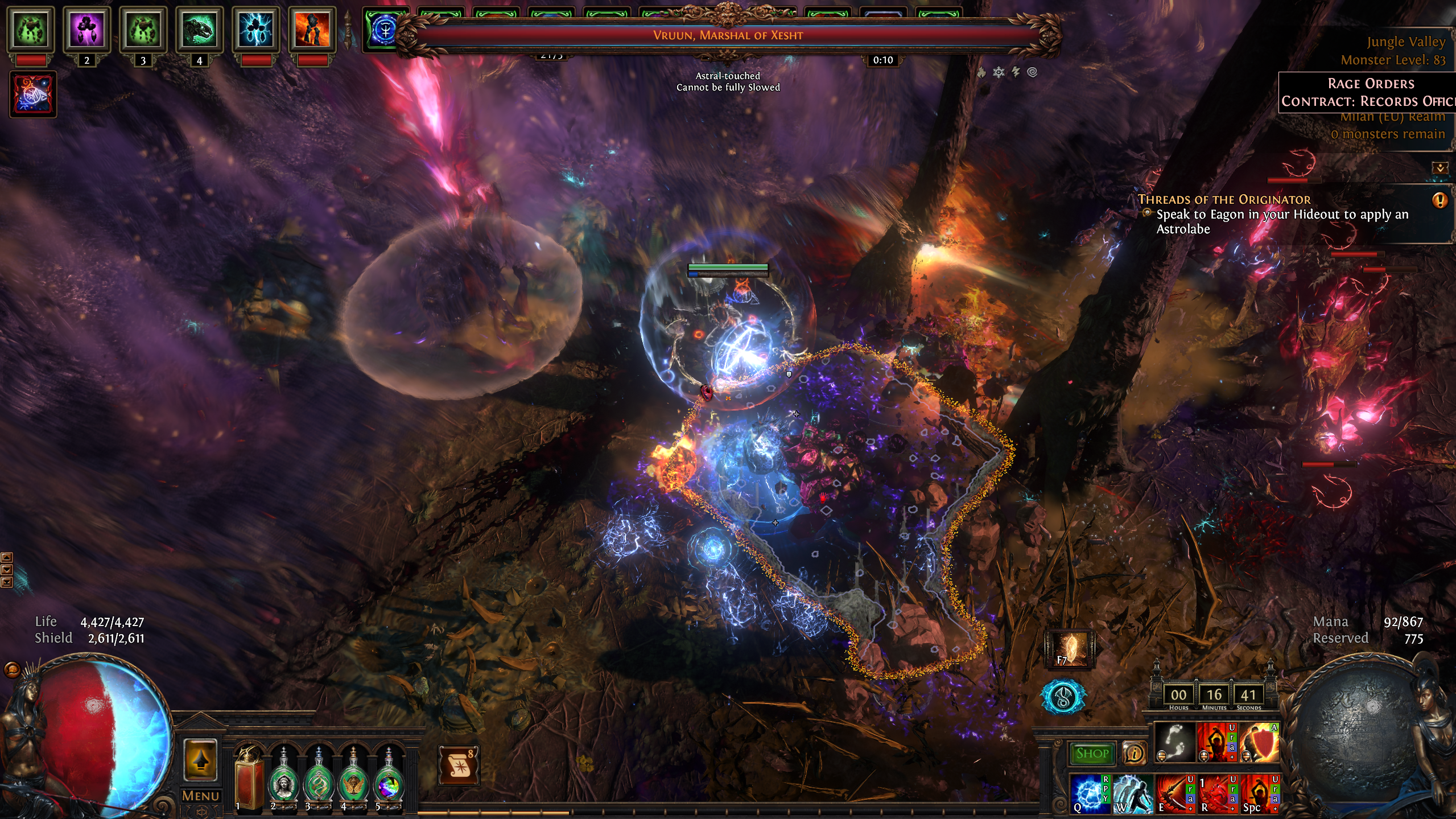Select the lightning golem minion icon
The height and width of the screenshot is (819, 1456).
(x=256, y=30)
